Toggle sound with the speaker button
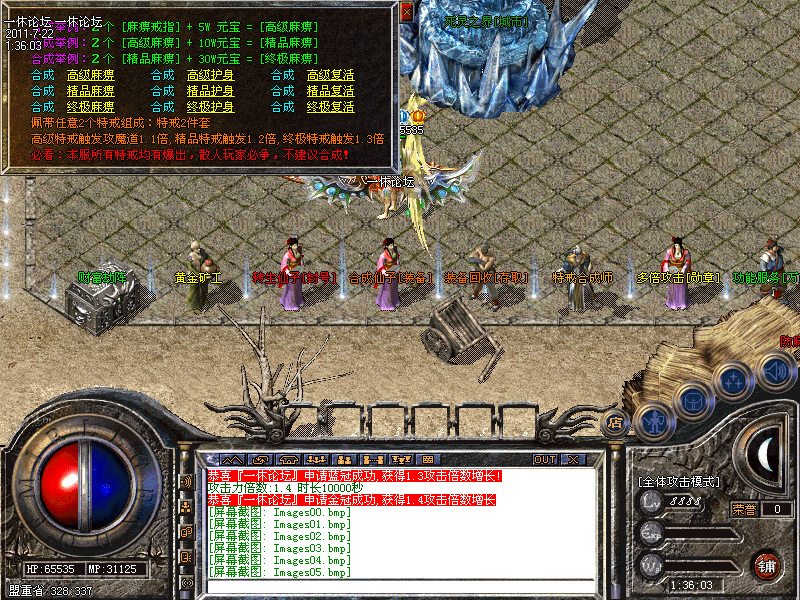This screenshot has height=600, width=800. [x=773, y=371]
